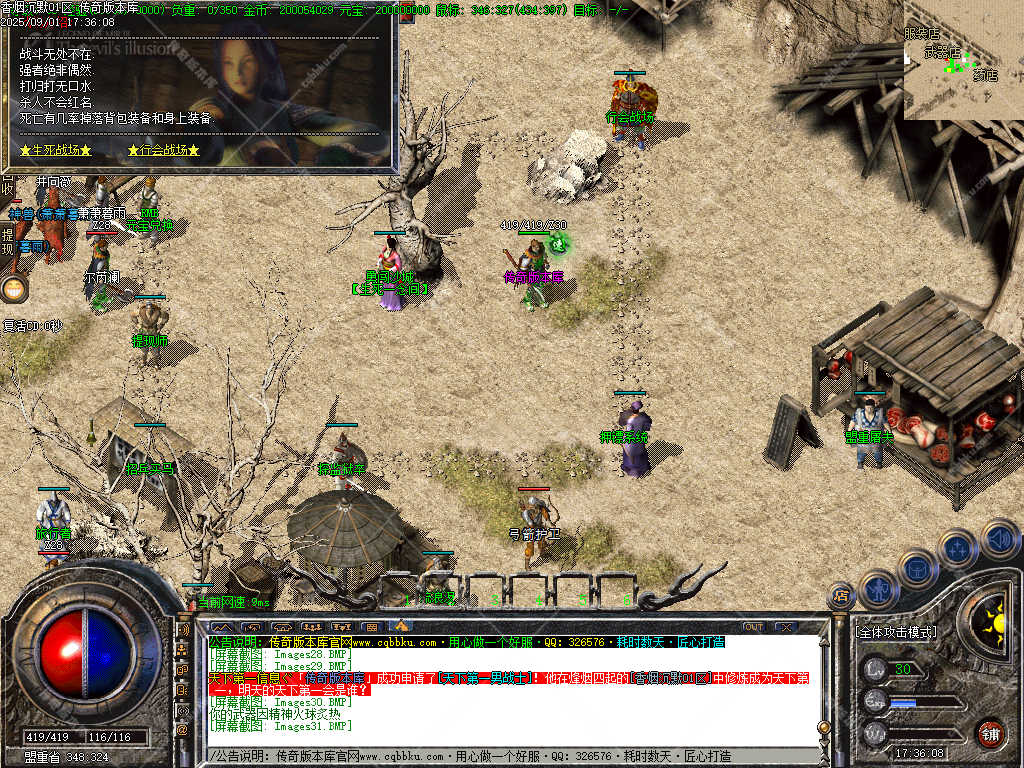The image size is (1024, 768).
Task: Click the chat input field
Action: click(500, 756)
